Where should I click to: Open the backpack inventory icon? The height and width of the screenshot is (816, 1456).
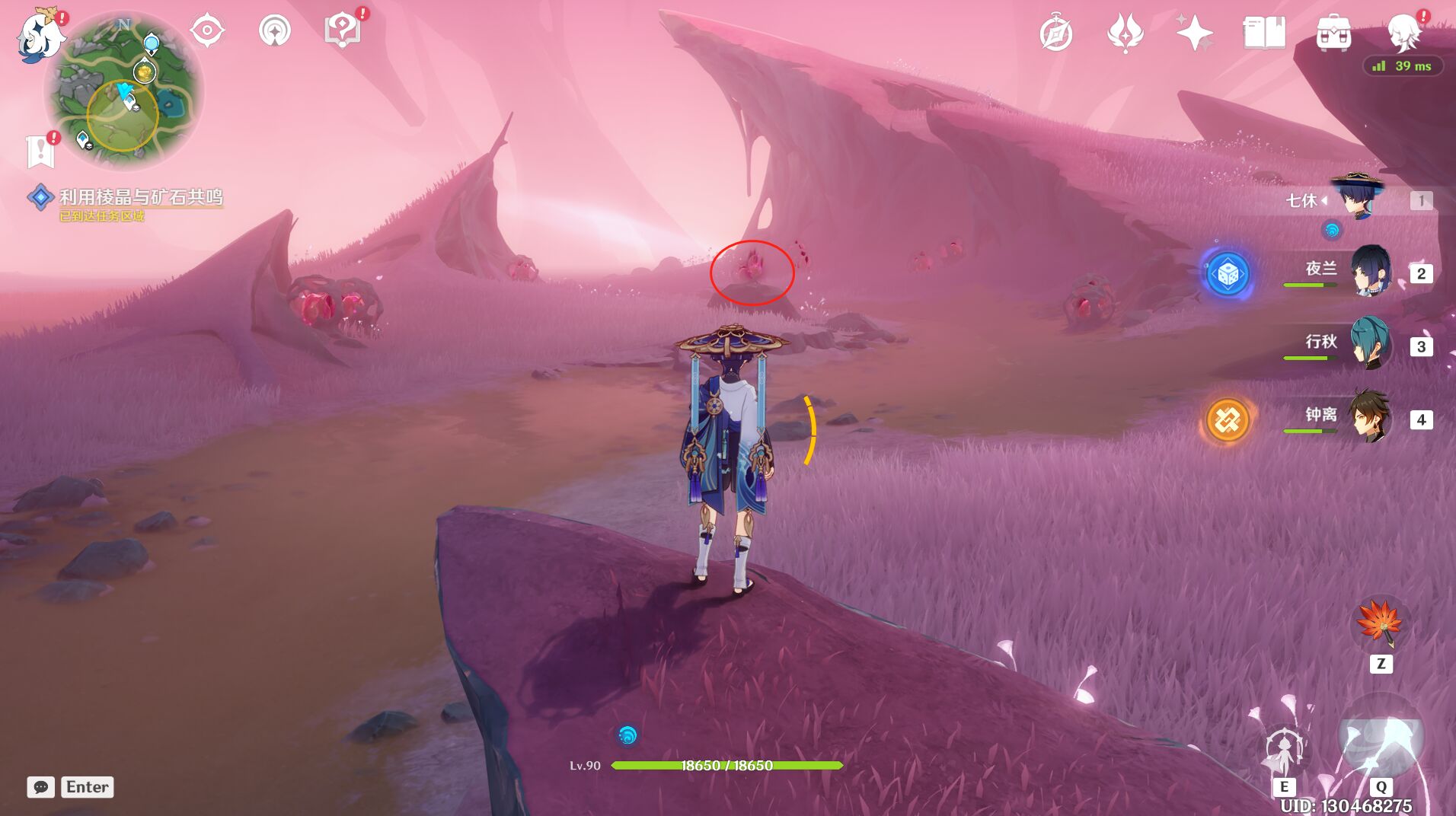coord(1333,33)
